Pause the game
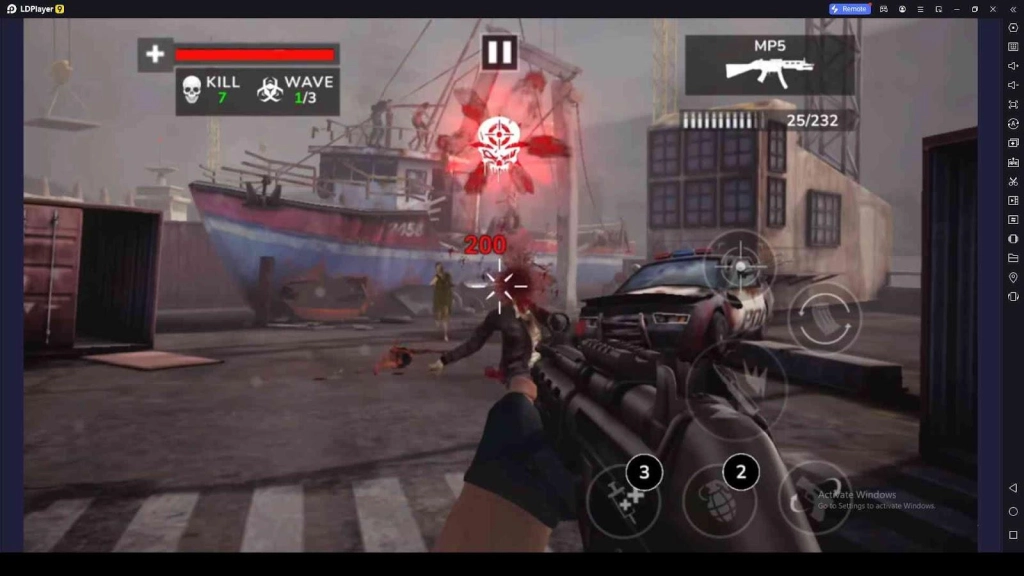The image size is (1024, 576). (x=499, y=52)
